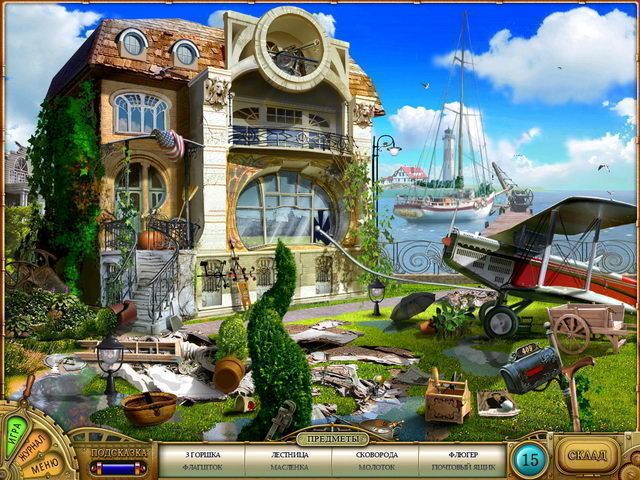Choose 'Лестница' from the item list
Screen dimensions: 640x480
[289, 454]
